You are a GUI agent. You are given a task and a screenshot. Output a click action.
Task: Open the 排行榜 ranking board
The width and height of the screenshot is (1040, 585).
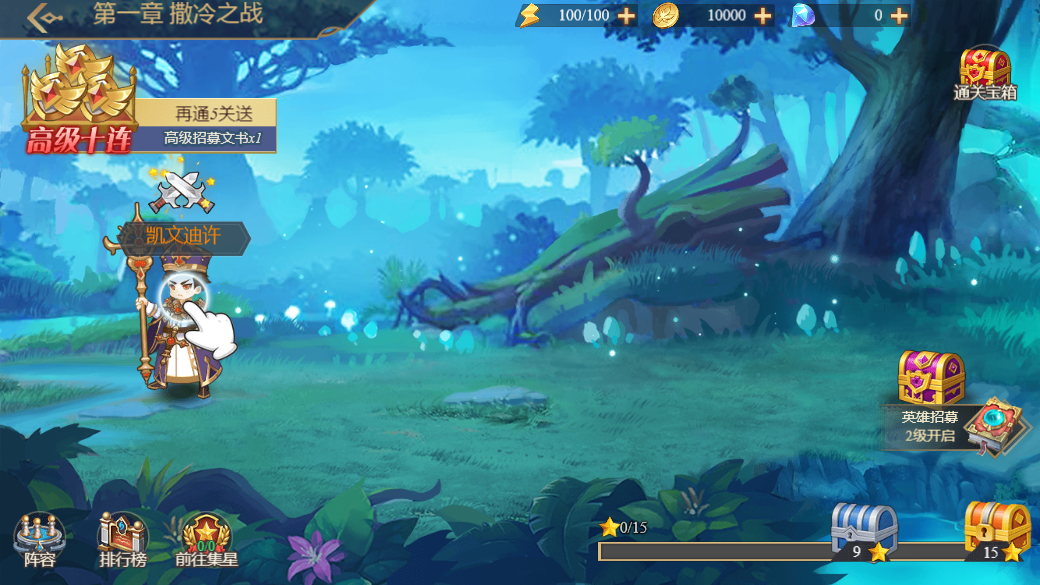123,541
